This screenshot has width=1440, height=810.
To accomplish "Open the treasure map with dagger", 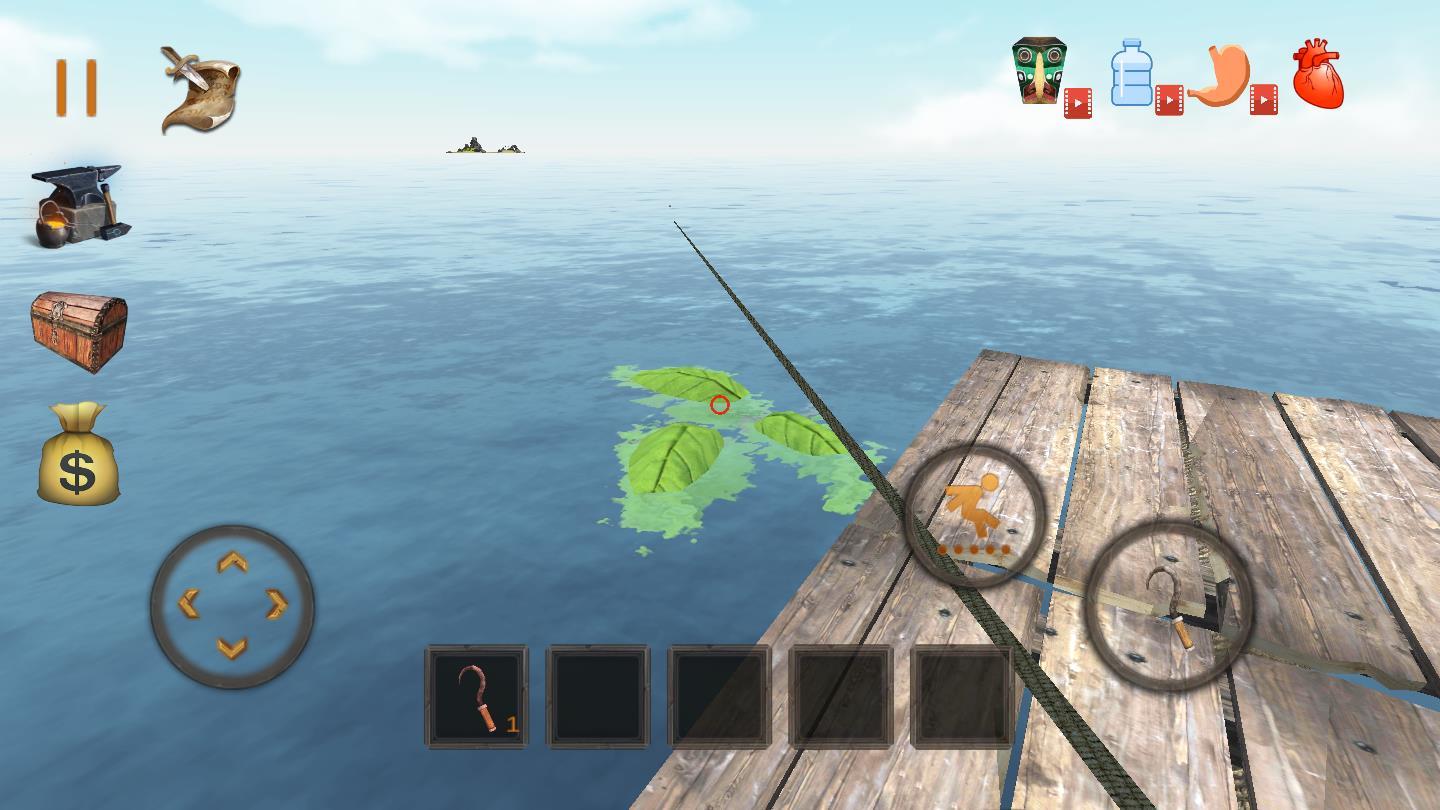I will point(200,88).
